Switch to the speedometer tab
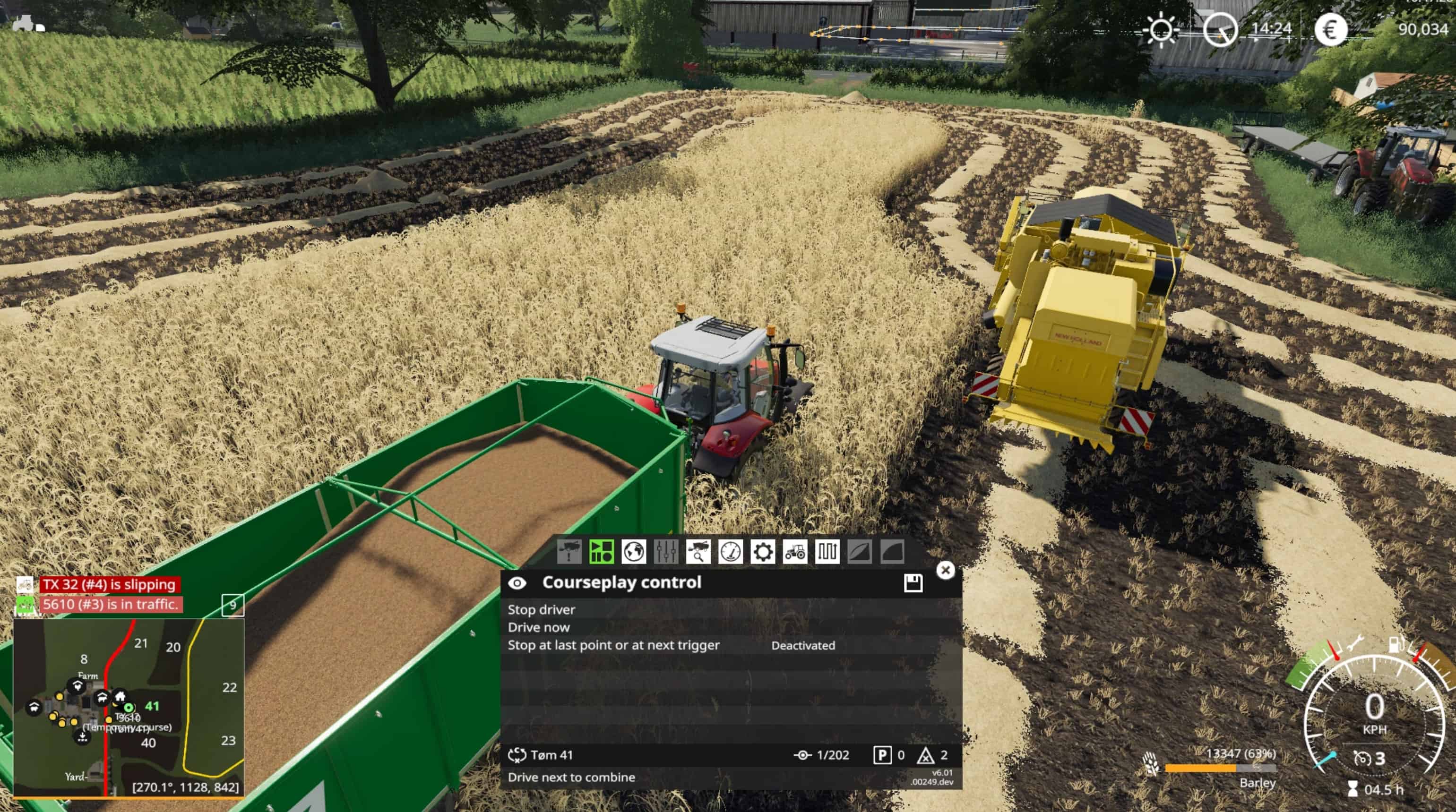 click(730, 552)
